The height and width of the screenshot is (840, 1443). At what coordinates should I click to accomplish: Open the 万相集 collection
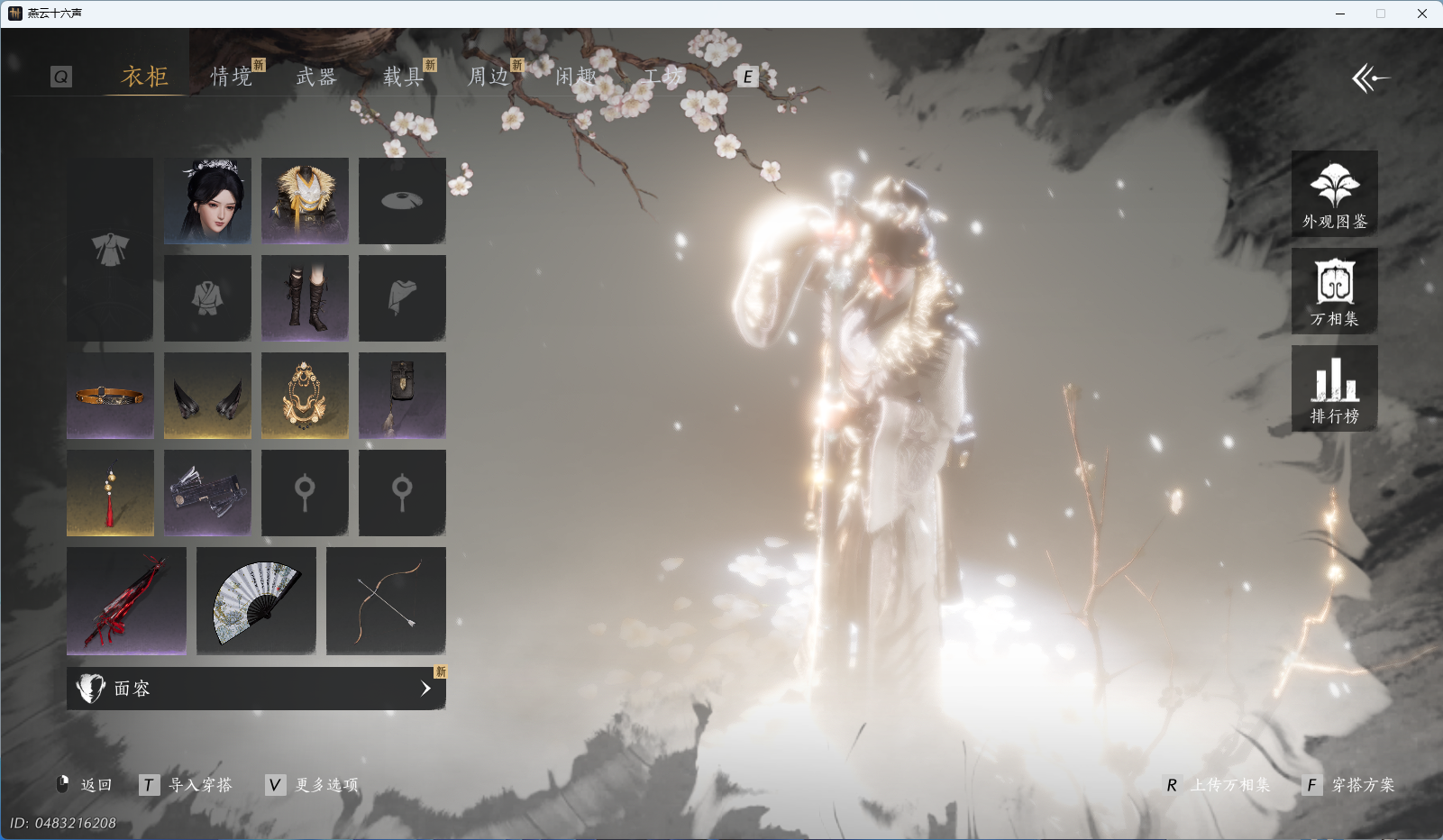pyautogui.click(x=1334, y=291)
